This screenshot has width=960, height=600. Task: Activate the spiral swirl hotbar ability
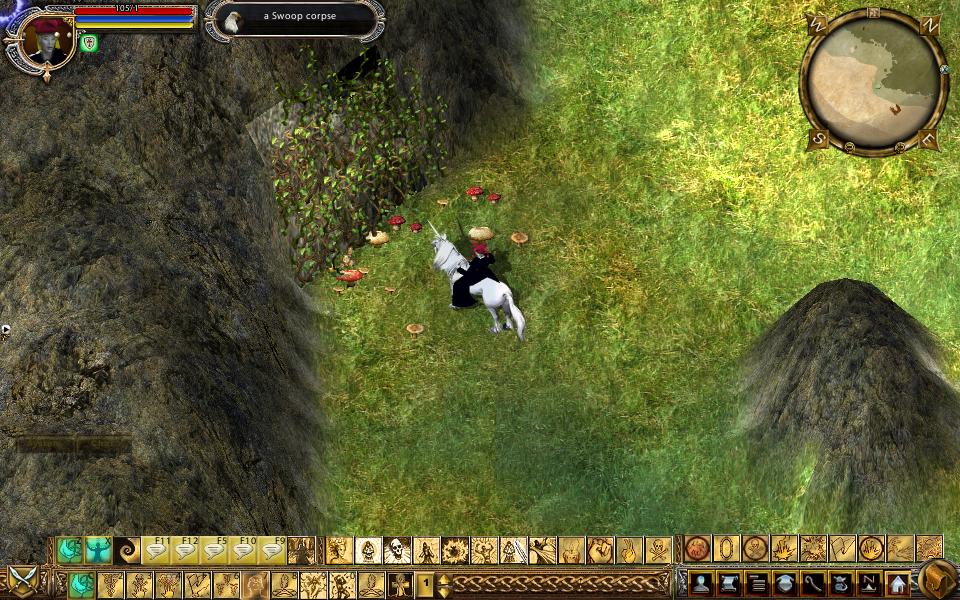[127, 550]
